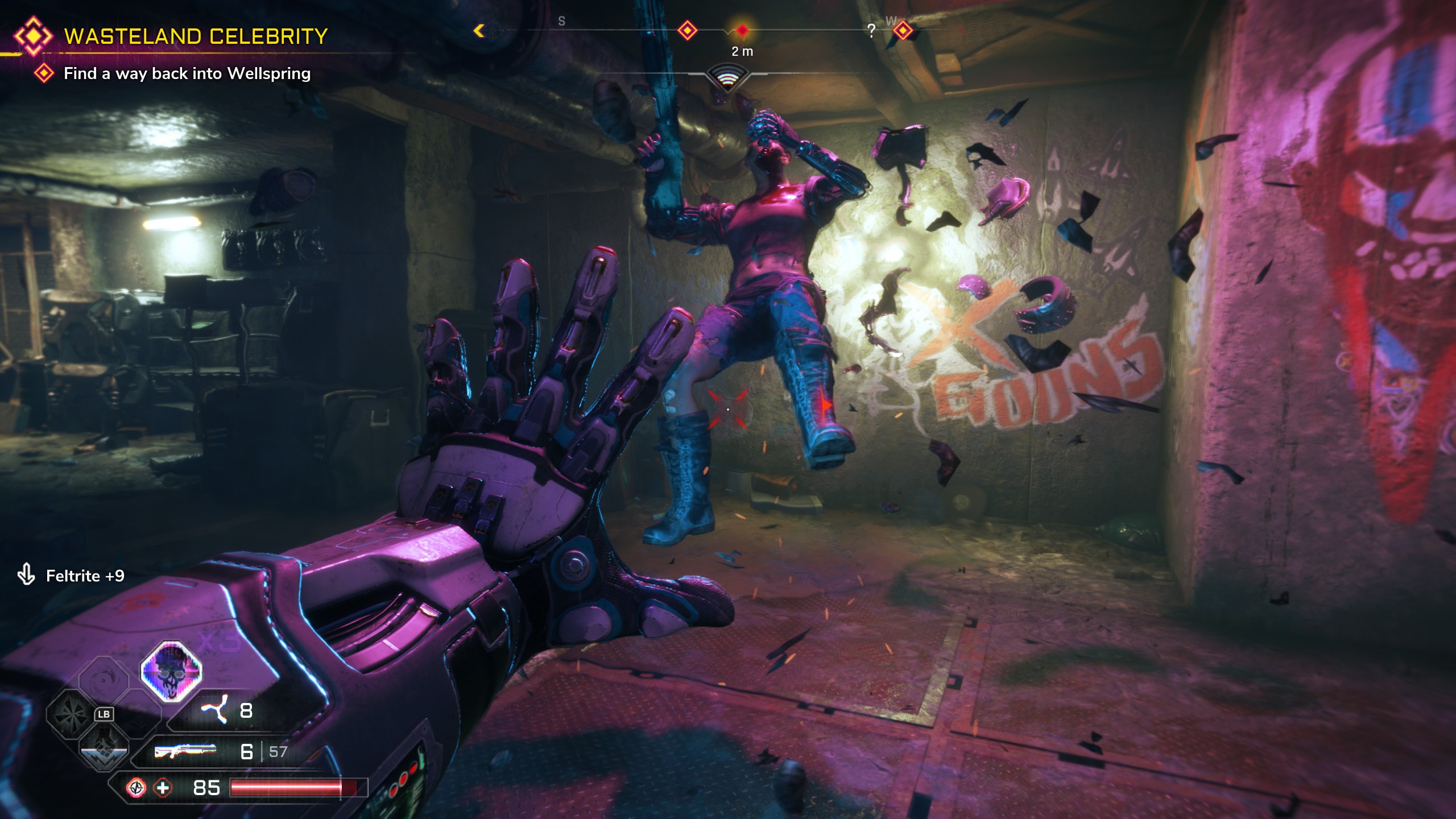
Task: Click the red enemy marker on the compass
Action: (x=742, y=30)
